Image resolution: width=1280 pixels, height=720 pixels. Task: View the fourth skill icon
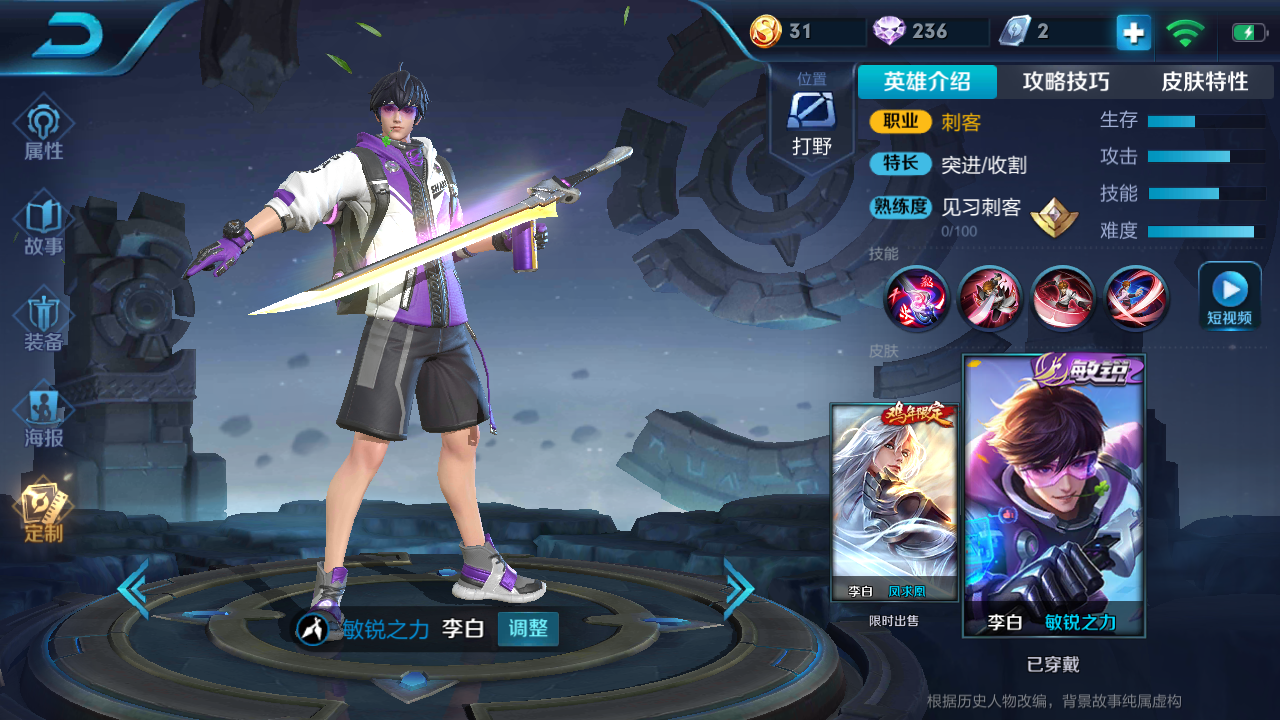coord(1137,298)
